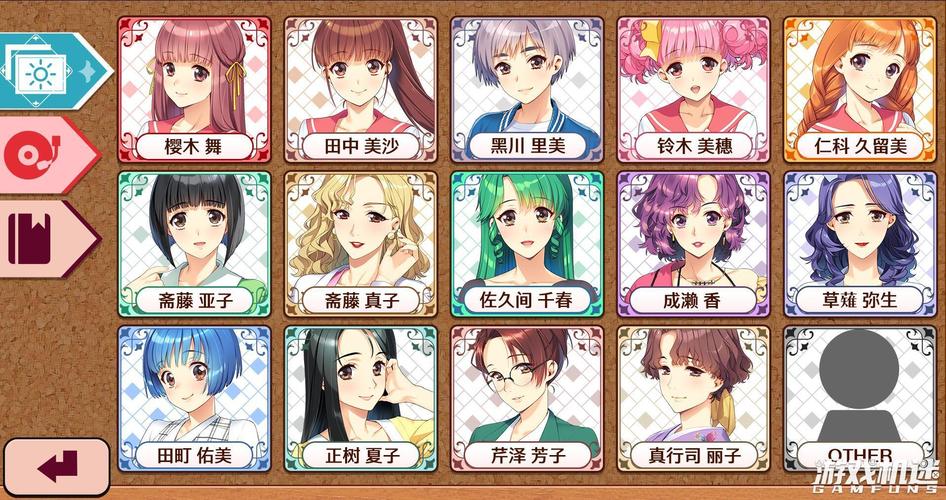Open the 芹泽 芳子 character tile
The image size is (946, 500).
527,398
